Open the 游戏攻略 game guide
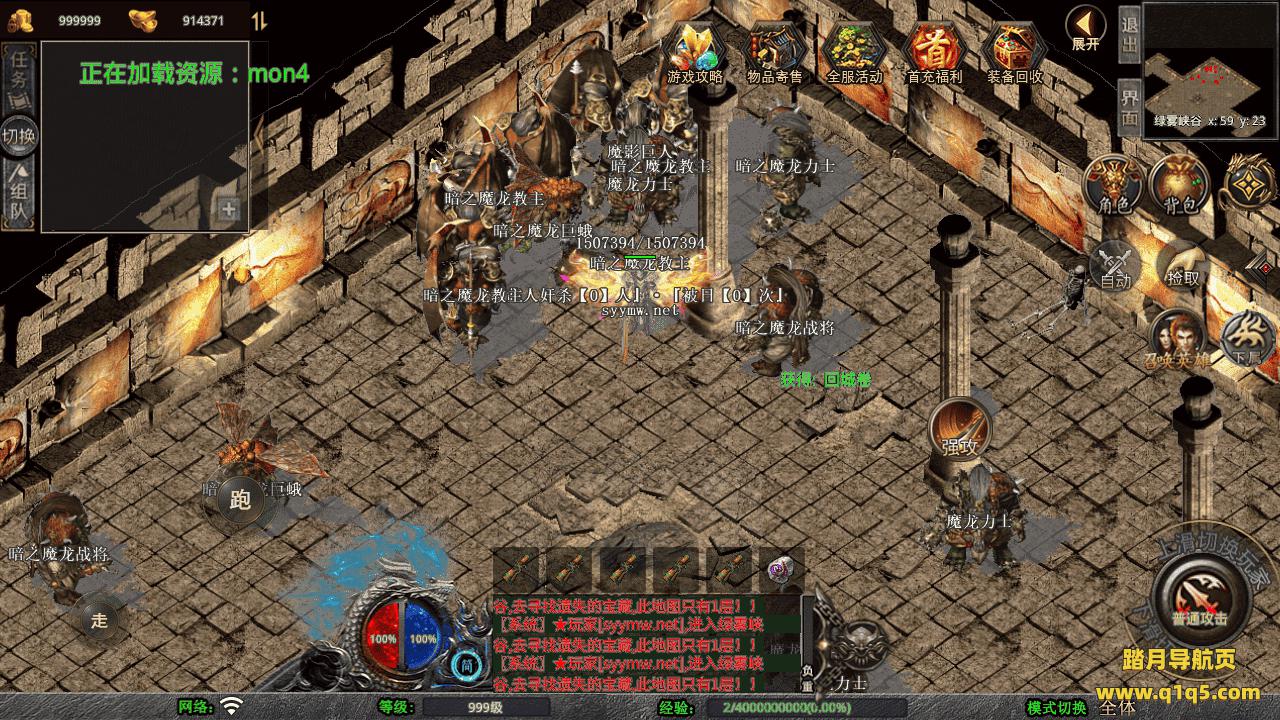The width and height of the screenshot is (1280, 720). 695,51
